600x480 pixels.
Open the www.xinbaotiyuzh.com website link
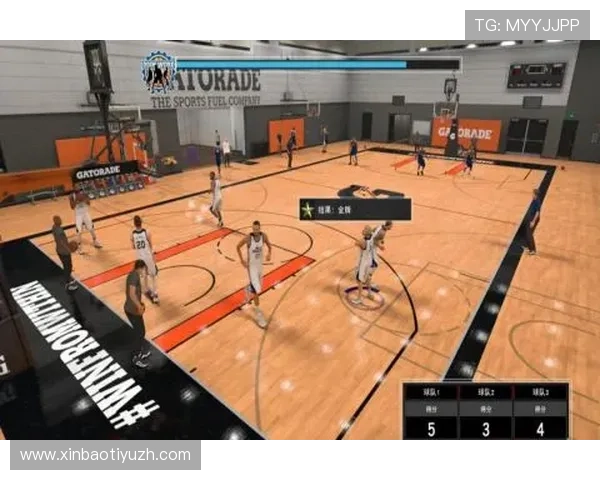tap(105, 455)
